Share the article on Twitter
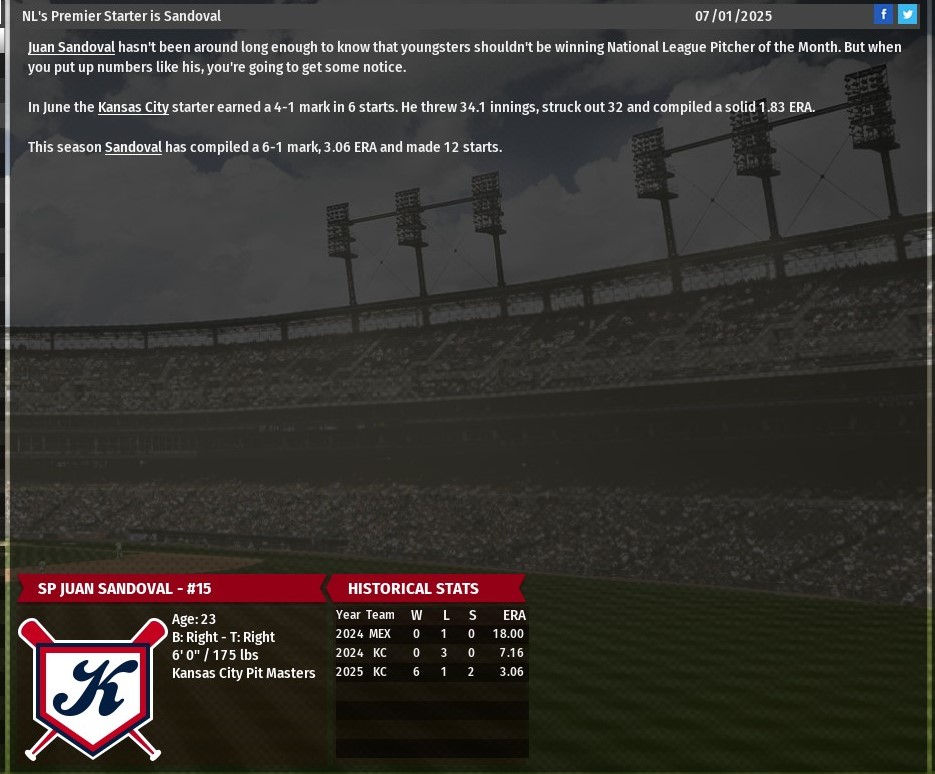935x774 pixels. 907,14
